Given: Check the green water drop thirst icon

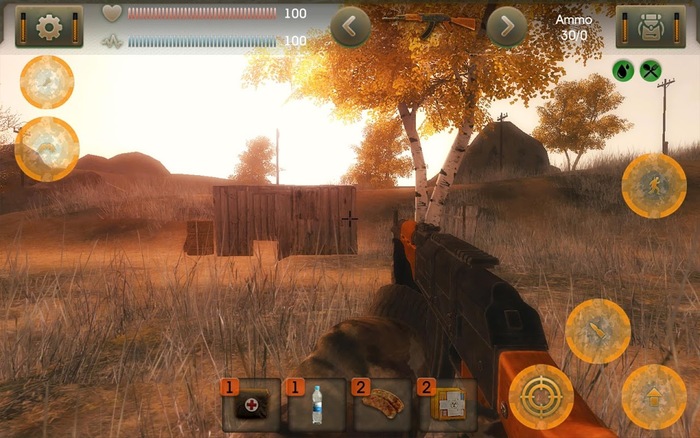Looking at the screenshot, I should 623,71.
